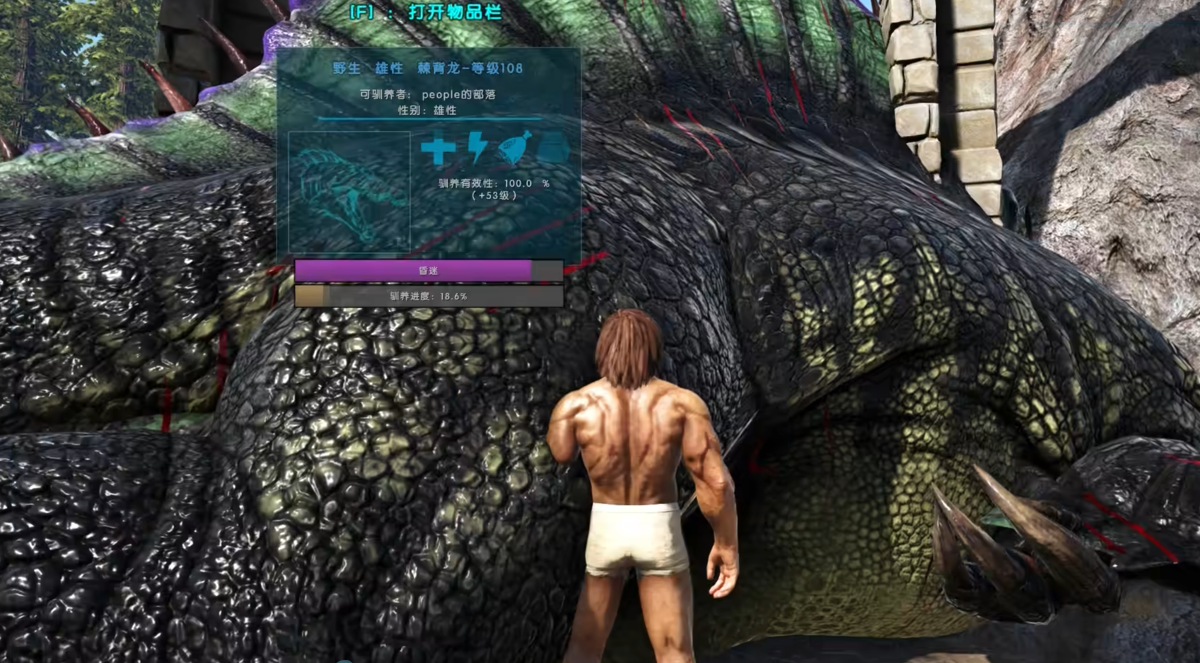This screenshot has width=1200, height=663.
Task: Click the dinosaur silhouette portrait
Action: coord(349,190)
